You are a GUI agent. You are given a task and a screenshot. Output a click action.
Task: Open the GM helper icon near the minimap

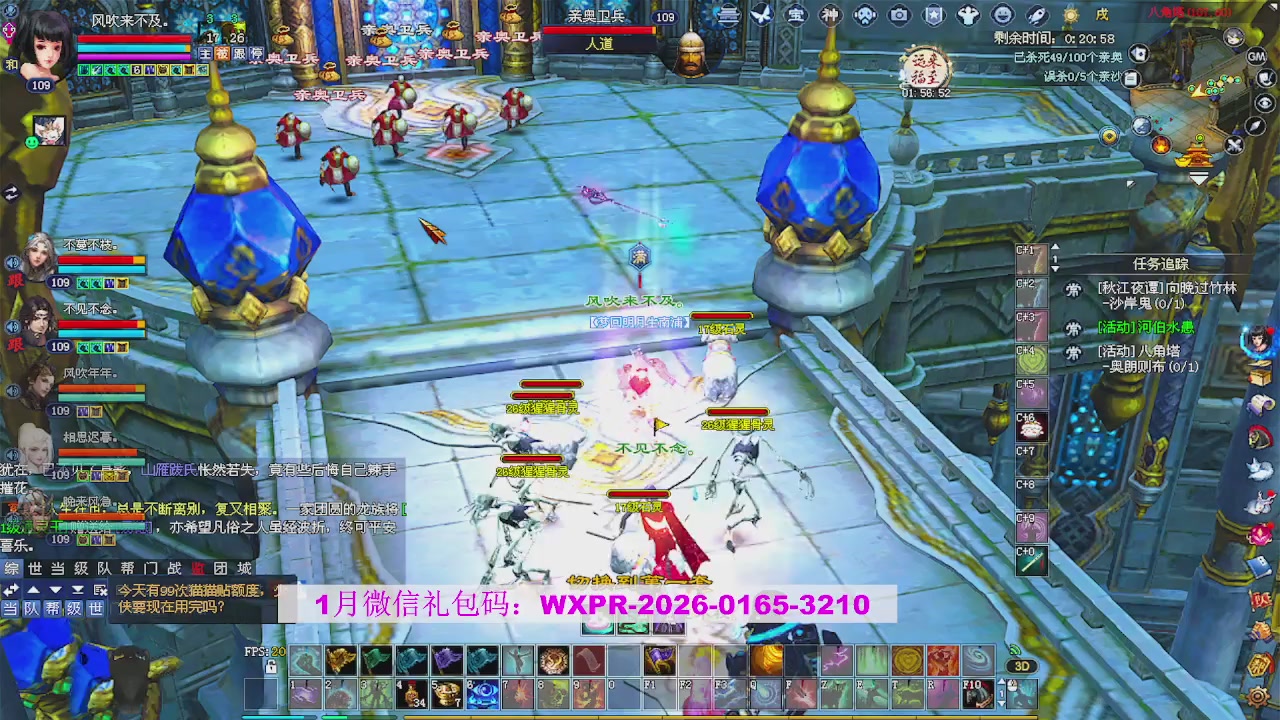(1256, 56)
